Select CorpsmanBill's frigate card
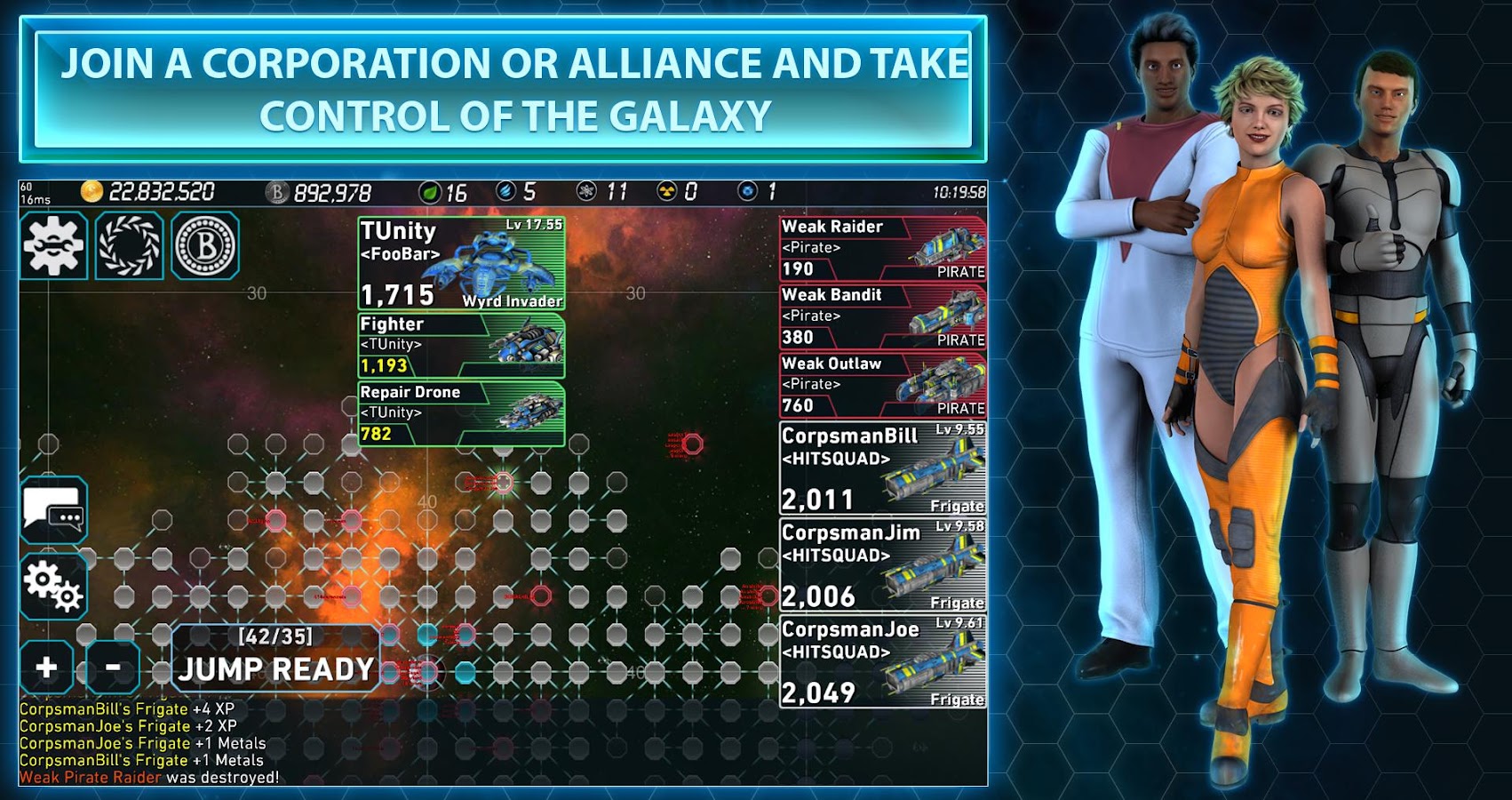Image resolution: width=1512 pixels, height=800 pixels. [882, 468]
